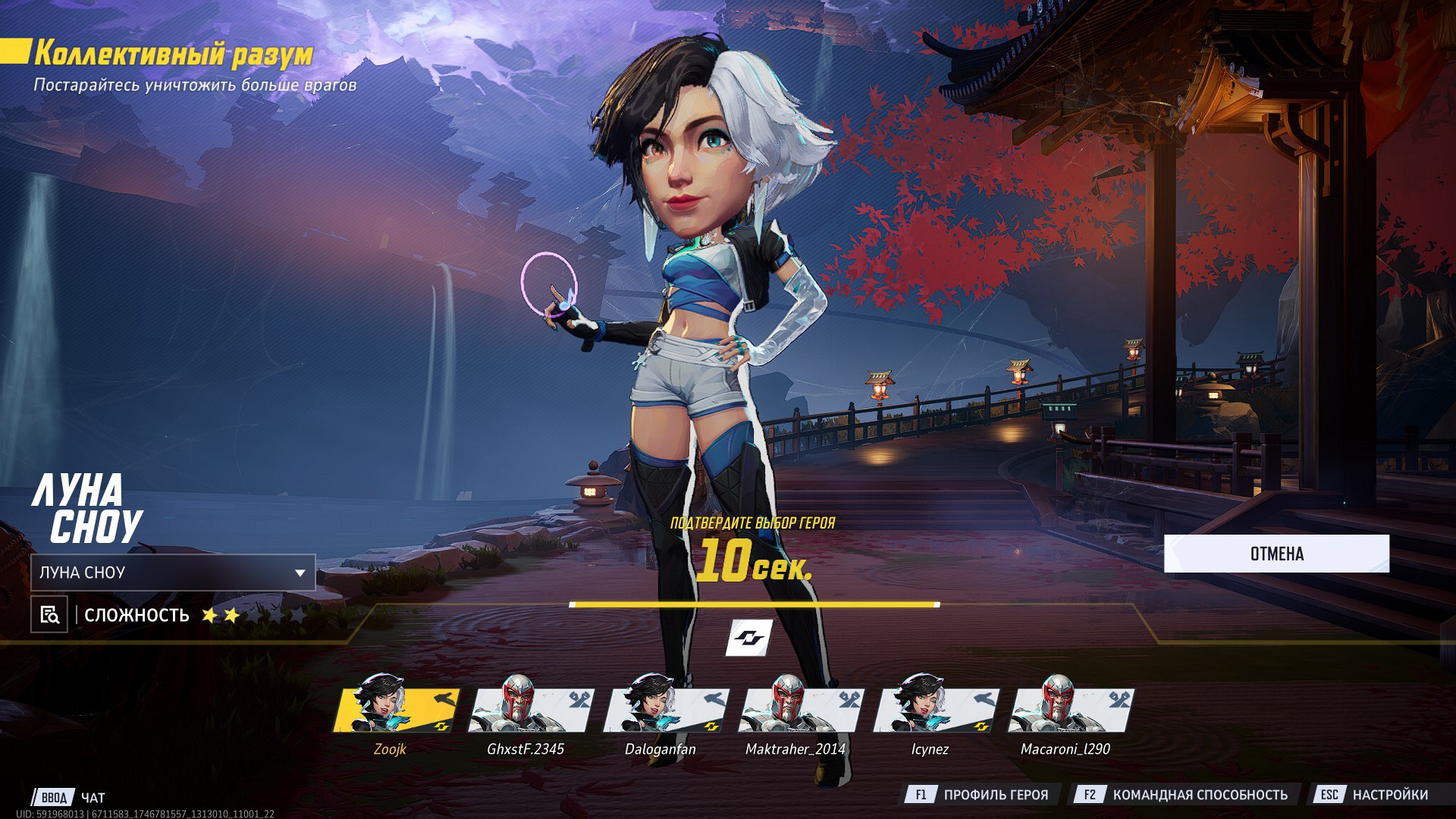Choose Daloganfan's Luna Snow card
Viewport: 1456px width, 819px height.
point(666,711)
